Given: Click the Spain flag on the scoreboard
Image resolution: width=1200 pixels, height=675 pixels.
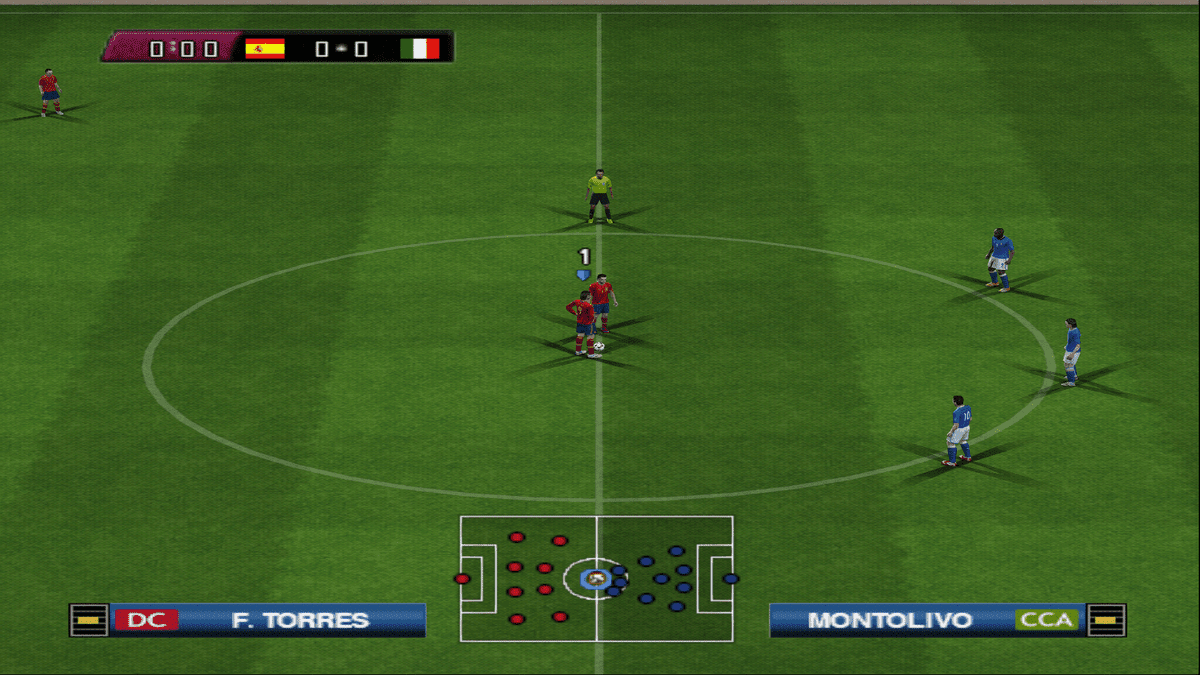Looking at the screenshot, I should (265, 48).
